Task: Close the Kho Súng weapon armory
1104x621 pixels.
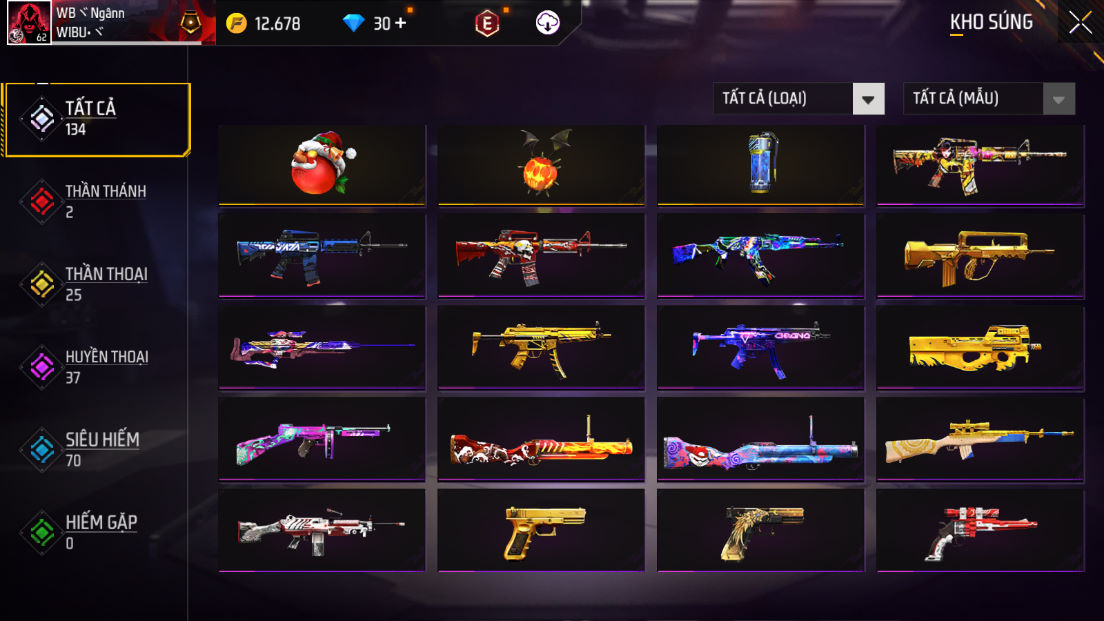Action: coord(1080,22)
